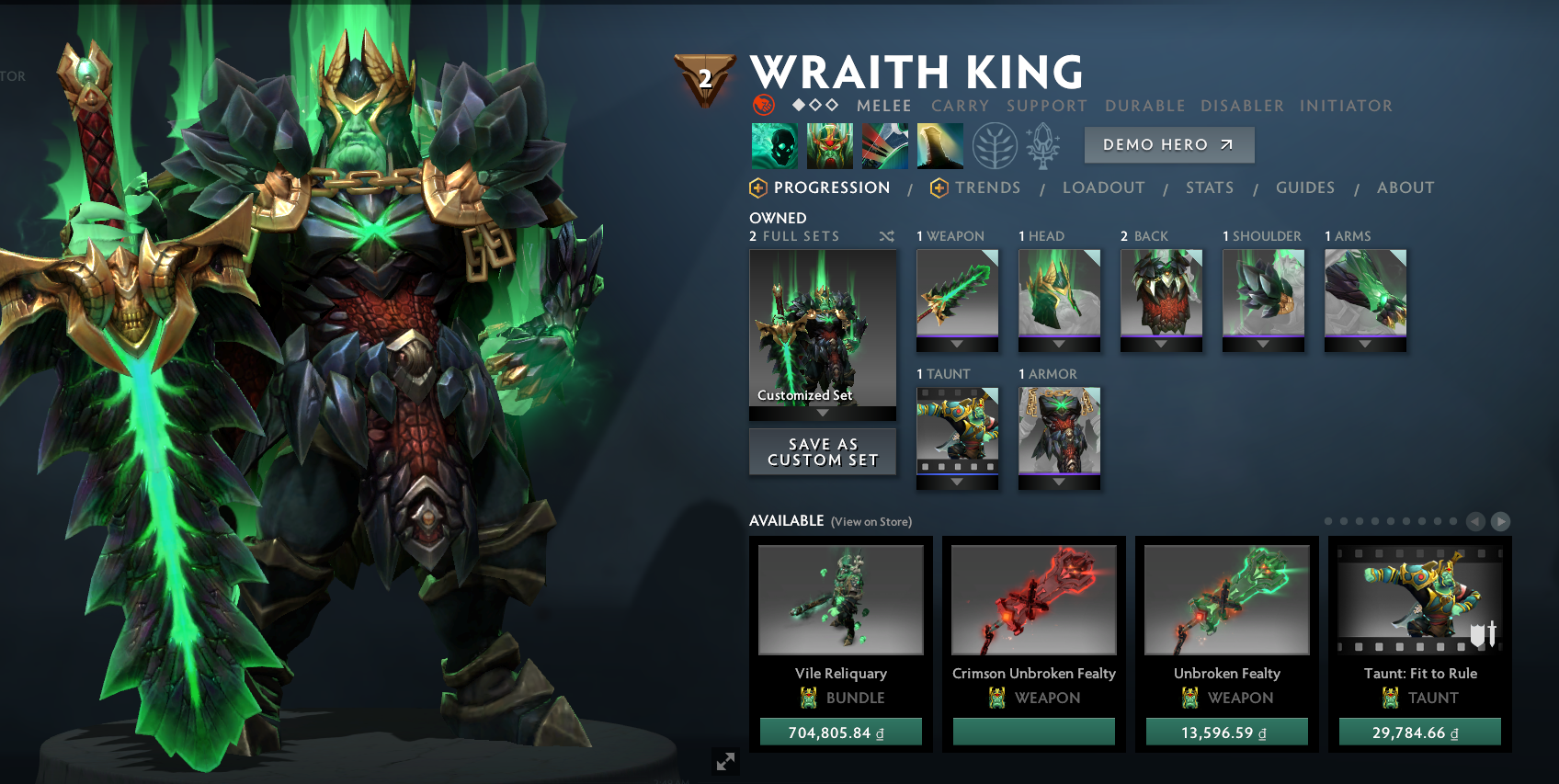
Task: Click the strength attribute icon under Wraith King
Action: pos(762,105)
